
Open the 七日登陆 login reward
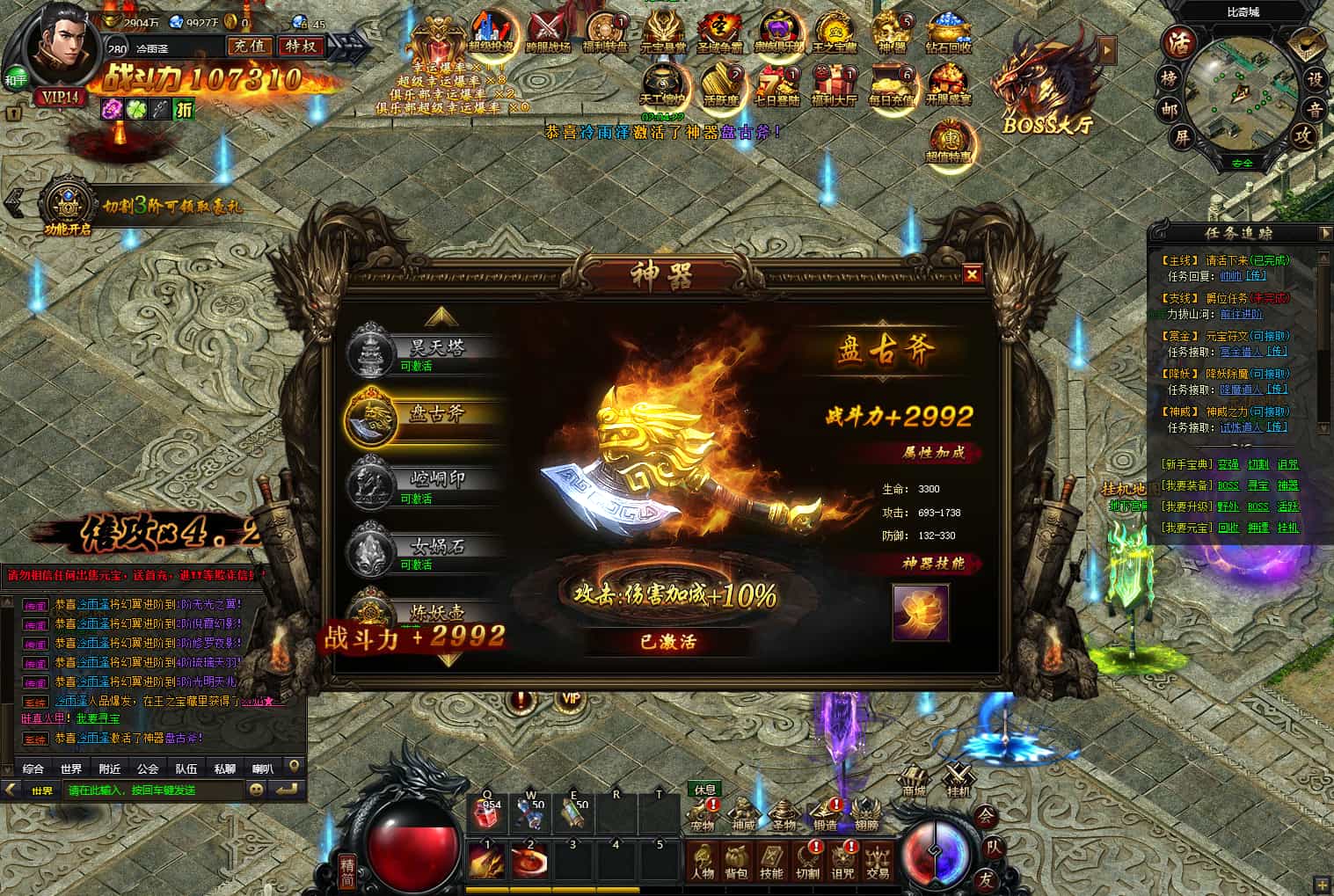[777, 86]
